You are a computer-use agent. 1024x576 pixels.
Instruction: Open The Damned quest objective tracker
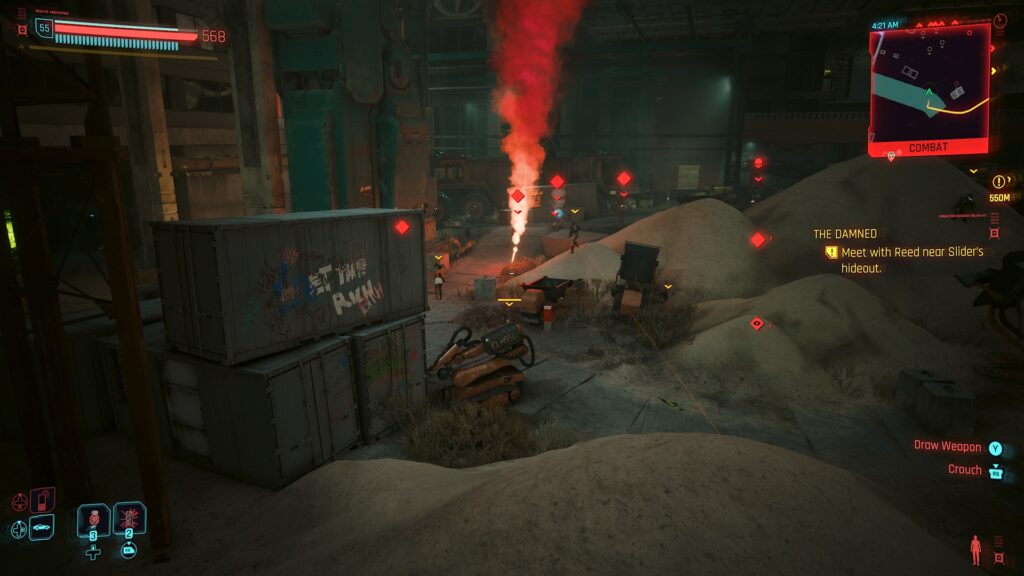point(845,234)
